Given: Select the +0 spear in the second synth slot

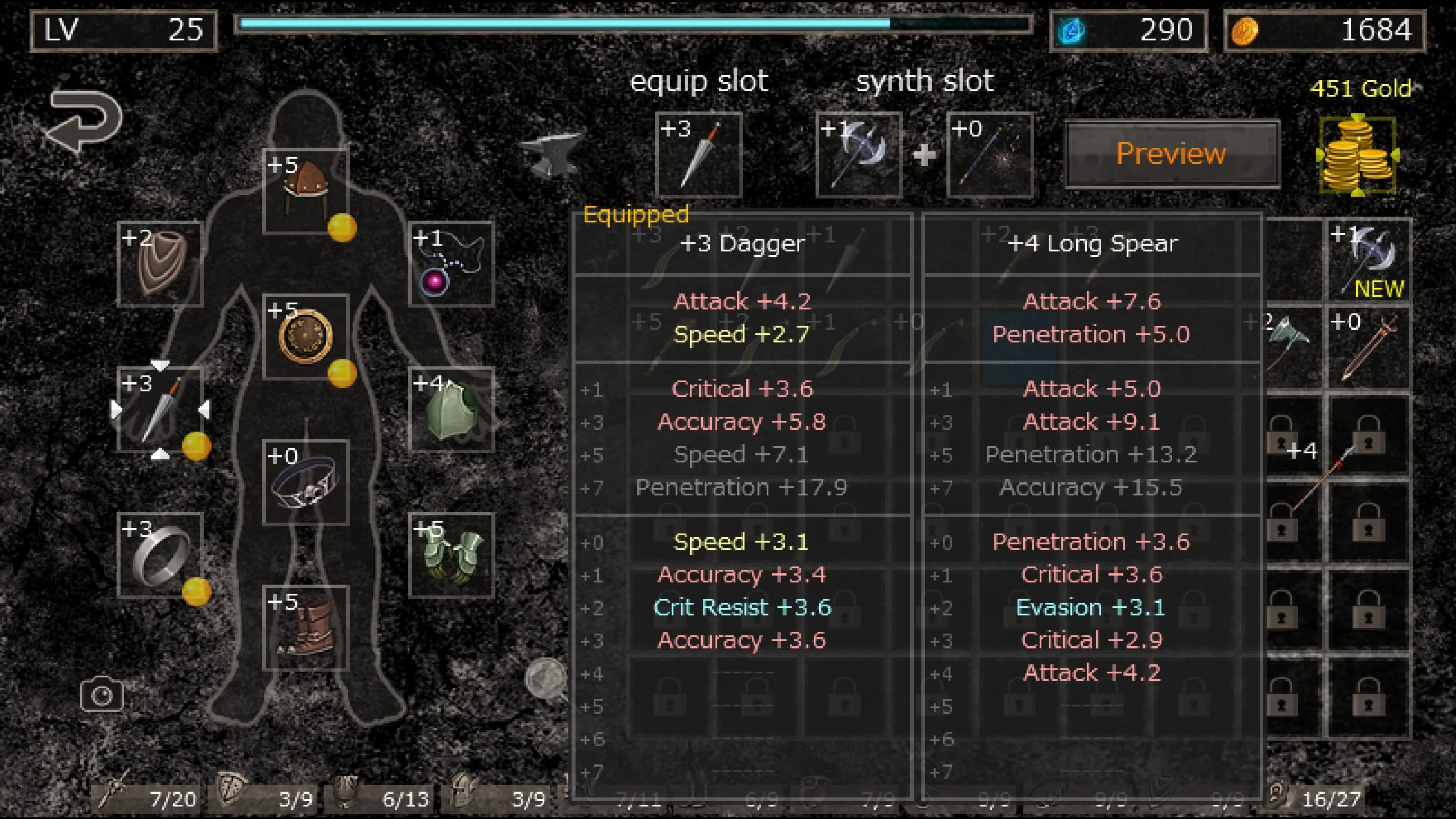Looking at the screenshot, I should point(990,154).
